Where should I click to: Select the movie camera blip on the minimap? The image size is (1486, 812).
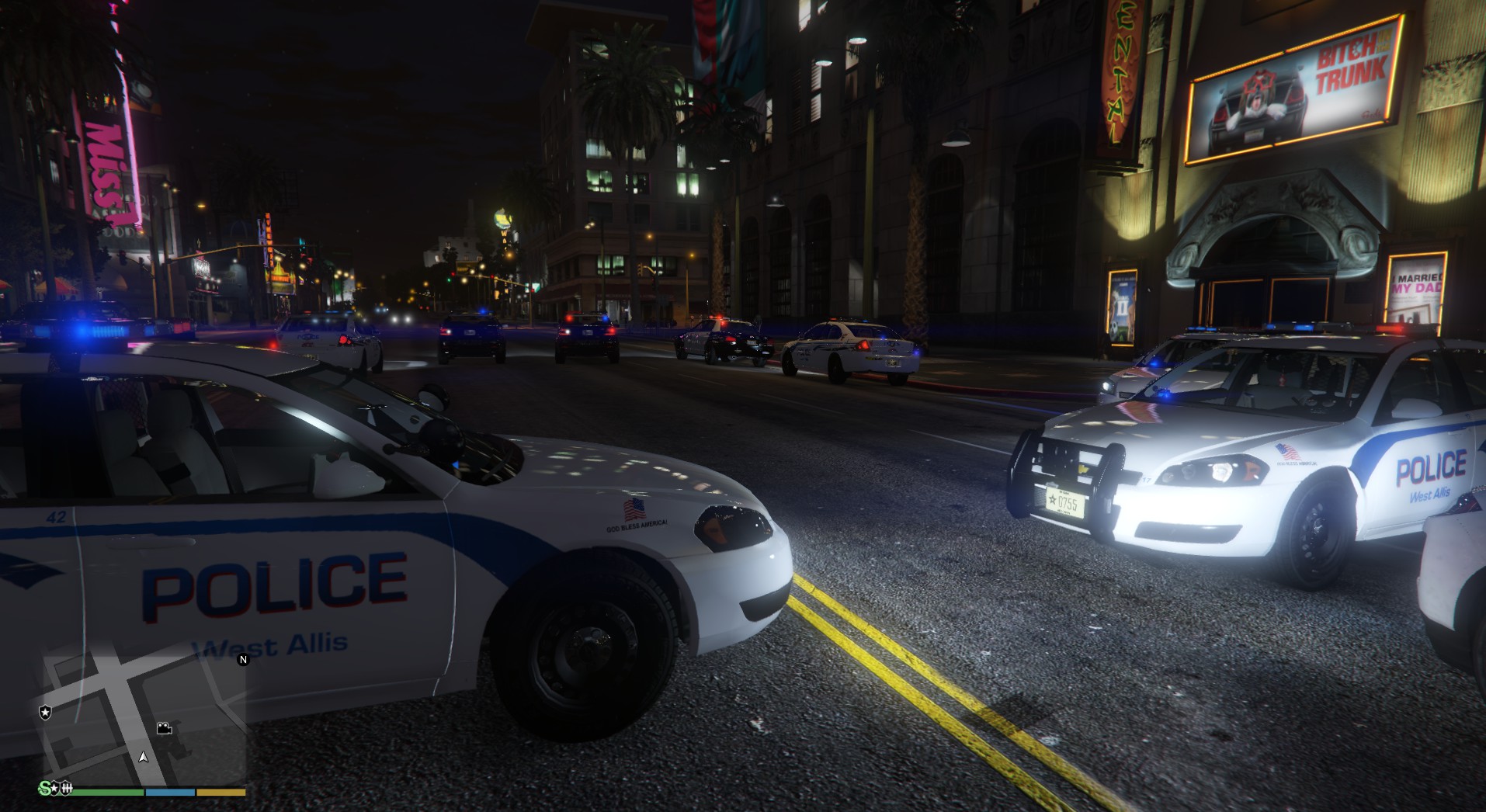tap(164, 727)
